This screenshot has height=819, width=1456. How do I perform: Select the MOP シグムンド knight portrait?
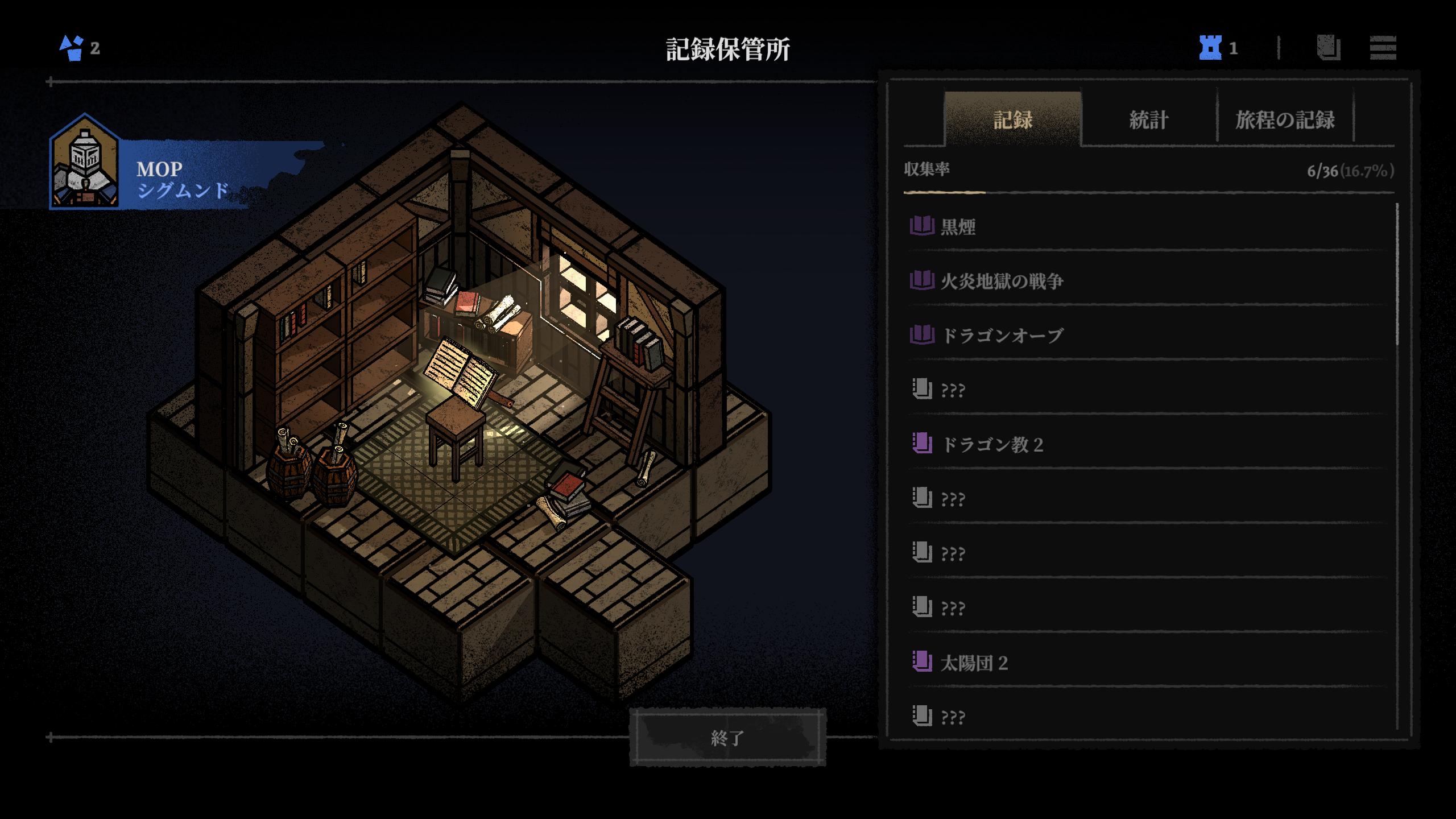point(85,162)
